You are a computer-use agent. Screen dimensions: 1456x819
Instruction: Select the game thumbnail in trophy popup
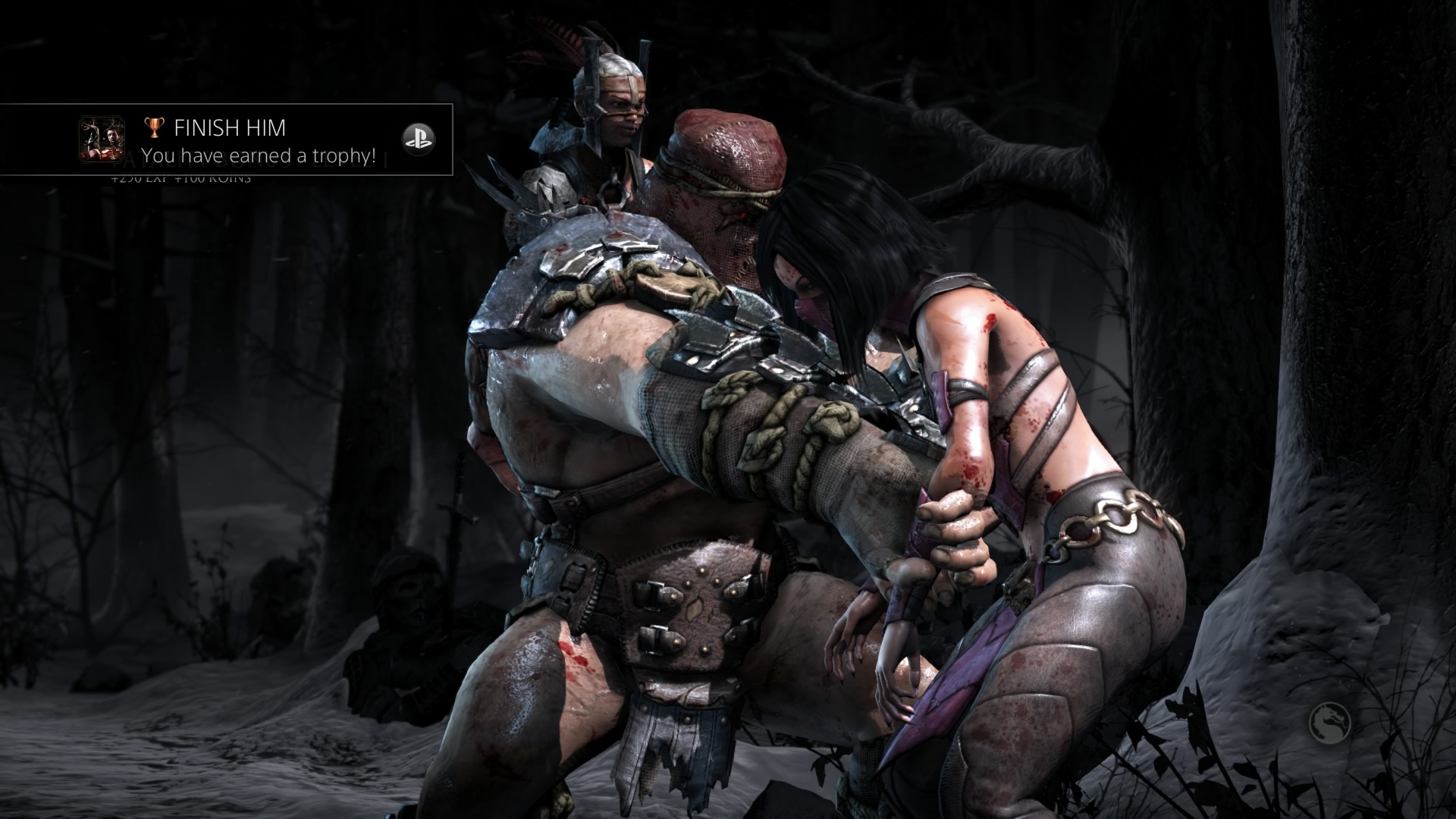(x=102, y=139)
